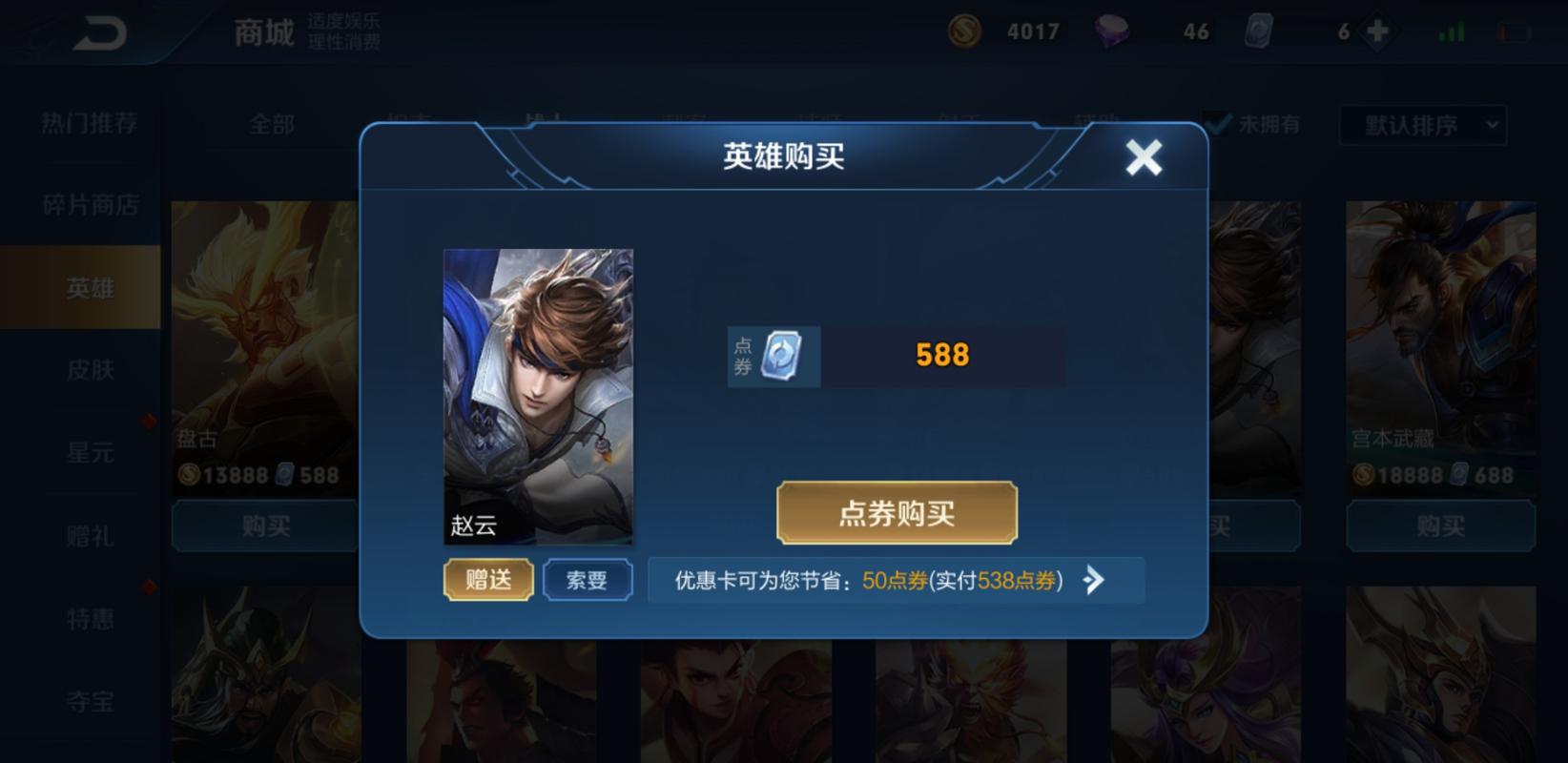The width and height of the screenshot is (1568, 763).
Task: Click the 赵云 hero portrait thumbnail
Action: (x=537, y=398)
